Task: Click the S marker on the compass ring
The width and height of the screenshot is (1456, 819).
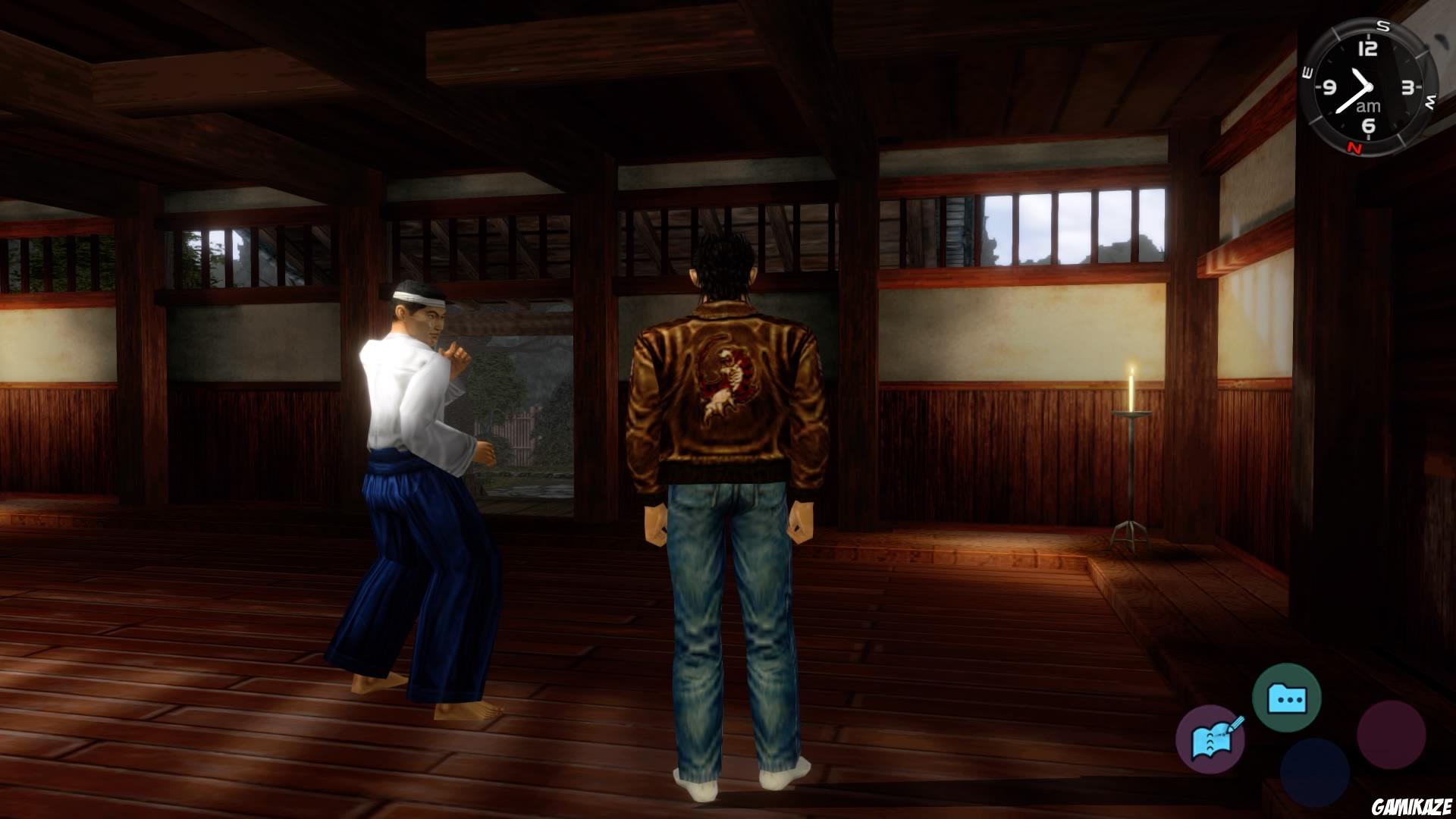Action: pos(1382,26)
